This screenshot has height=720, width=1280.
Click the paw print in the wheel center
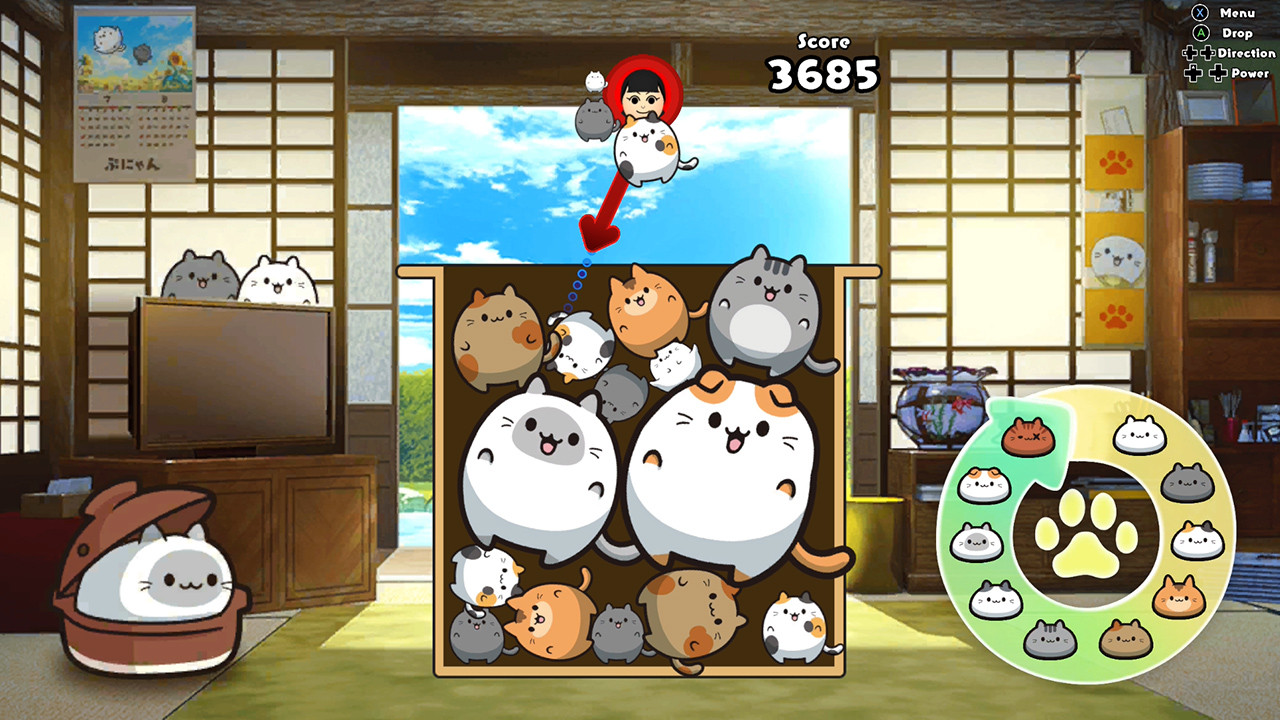1085,536
